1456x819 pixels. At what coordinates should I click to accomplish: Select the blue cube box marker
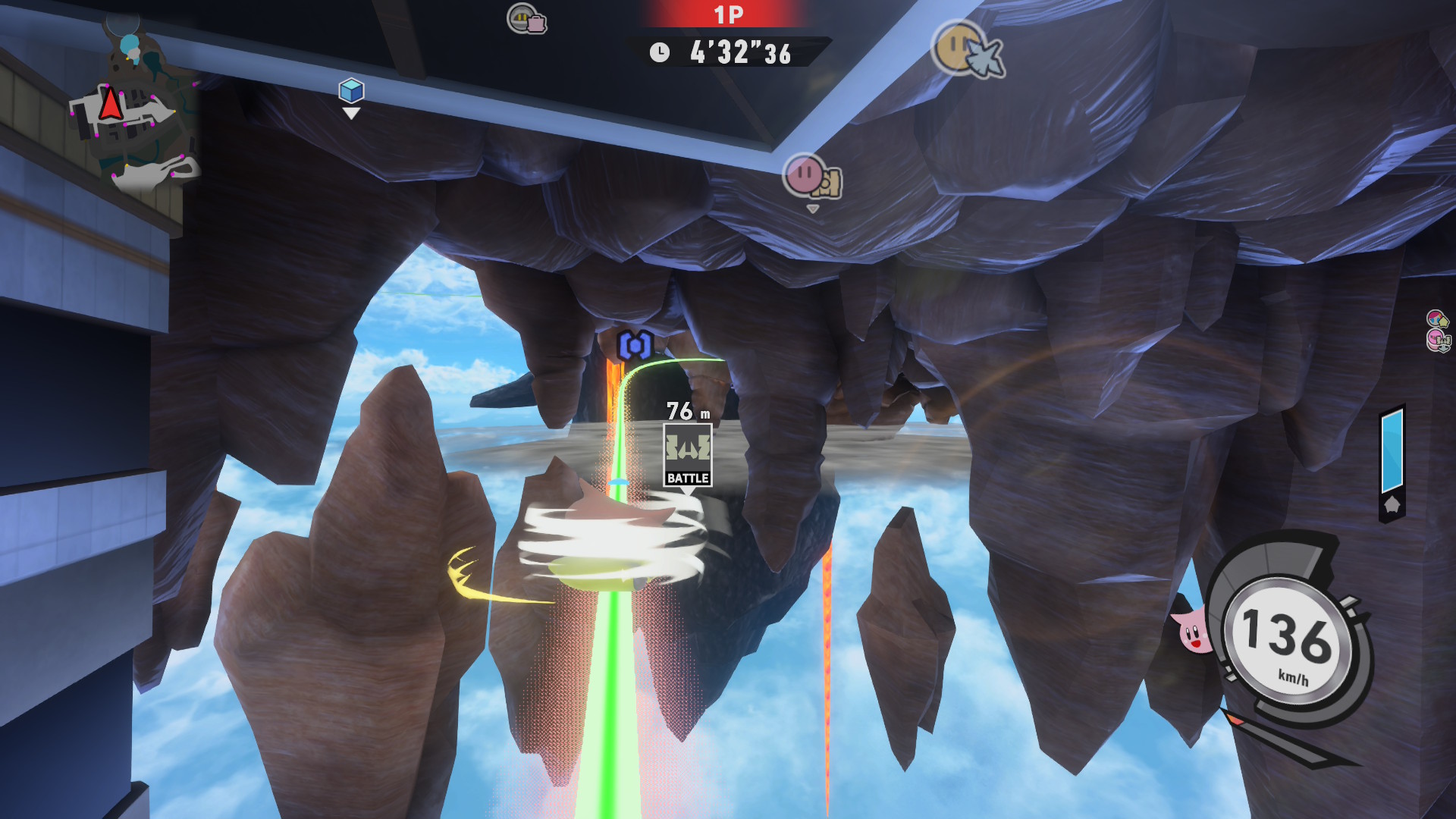pos(351,91)
